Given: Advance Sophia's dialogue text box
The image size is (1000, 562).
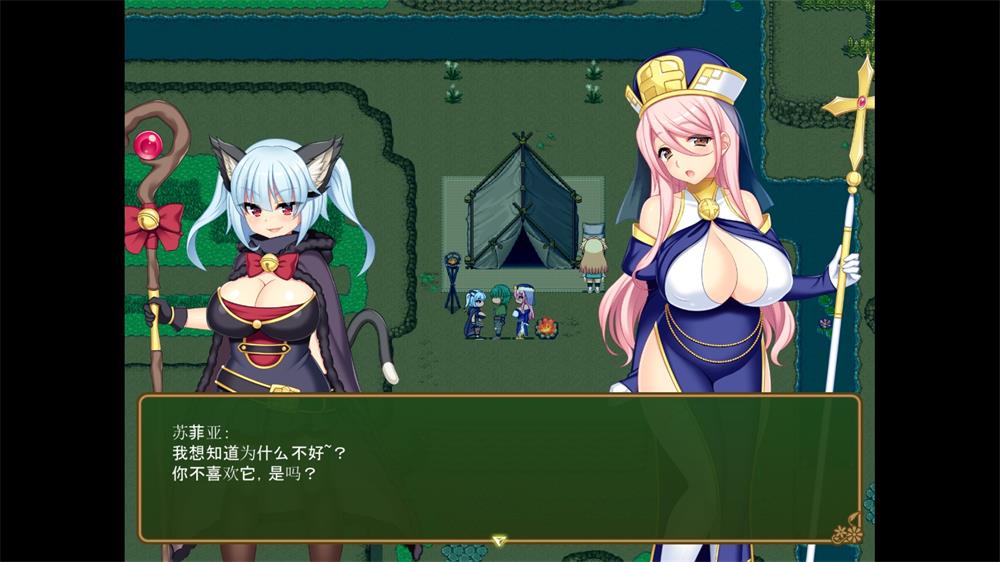Looking at the screenshot, I should (499, 468).
